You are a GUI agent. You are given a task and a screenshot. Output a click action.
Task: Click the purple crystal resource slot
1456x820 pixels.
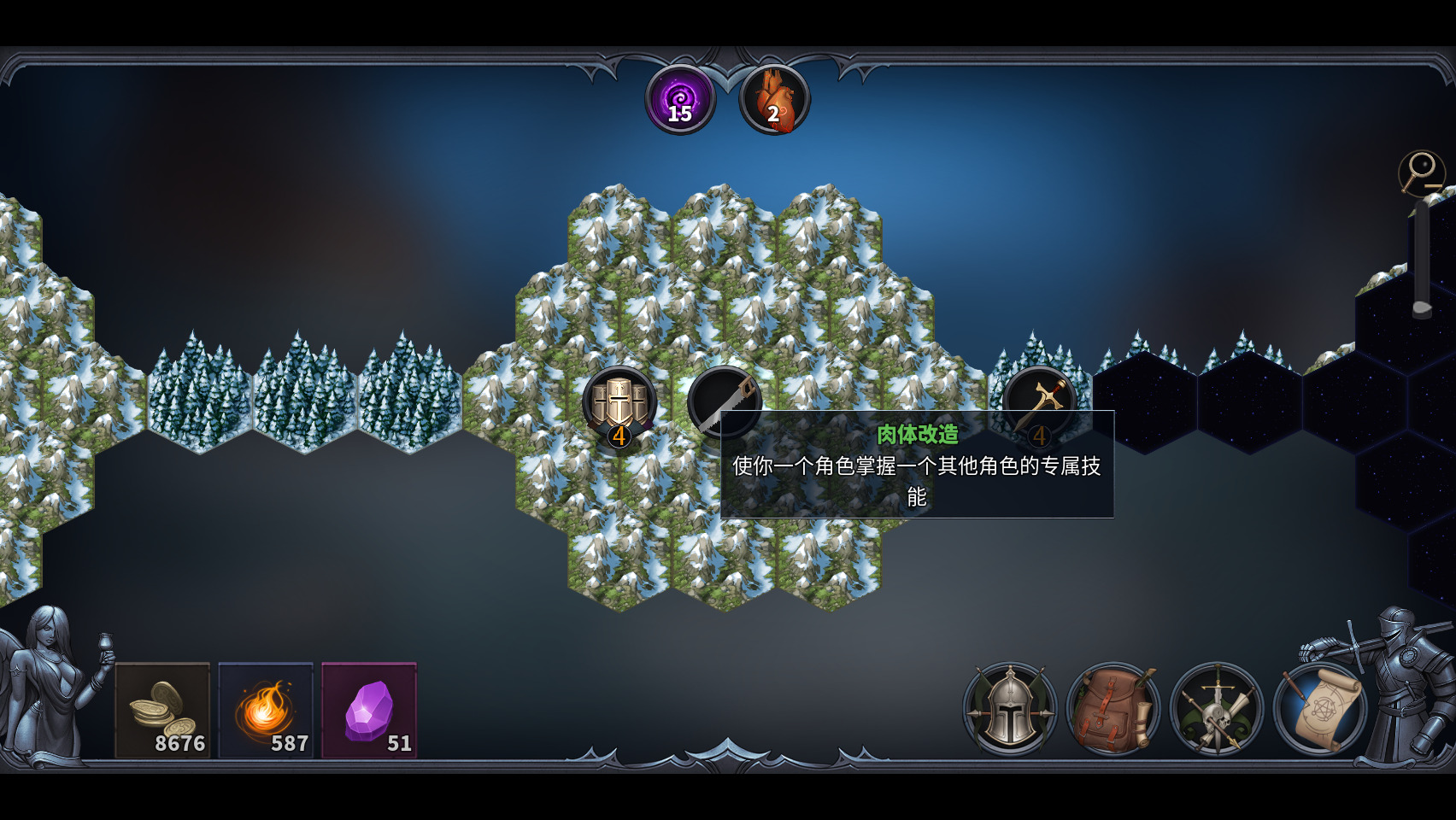click(x=369, y=710)
